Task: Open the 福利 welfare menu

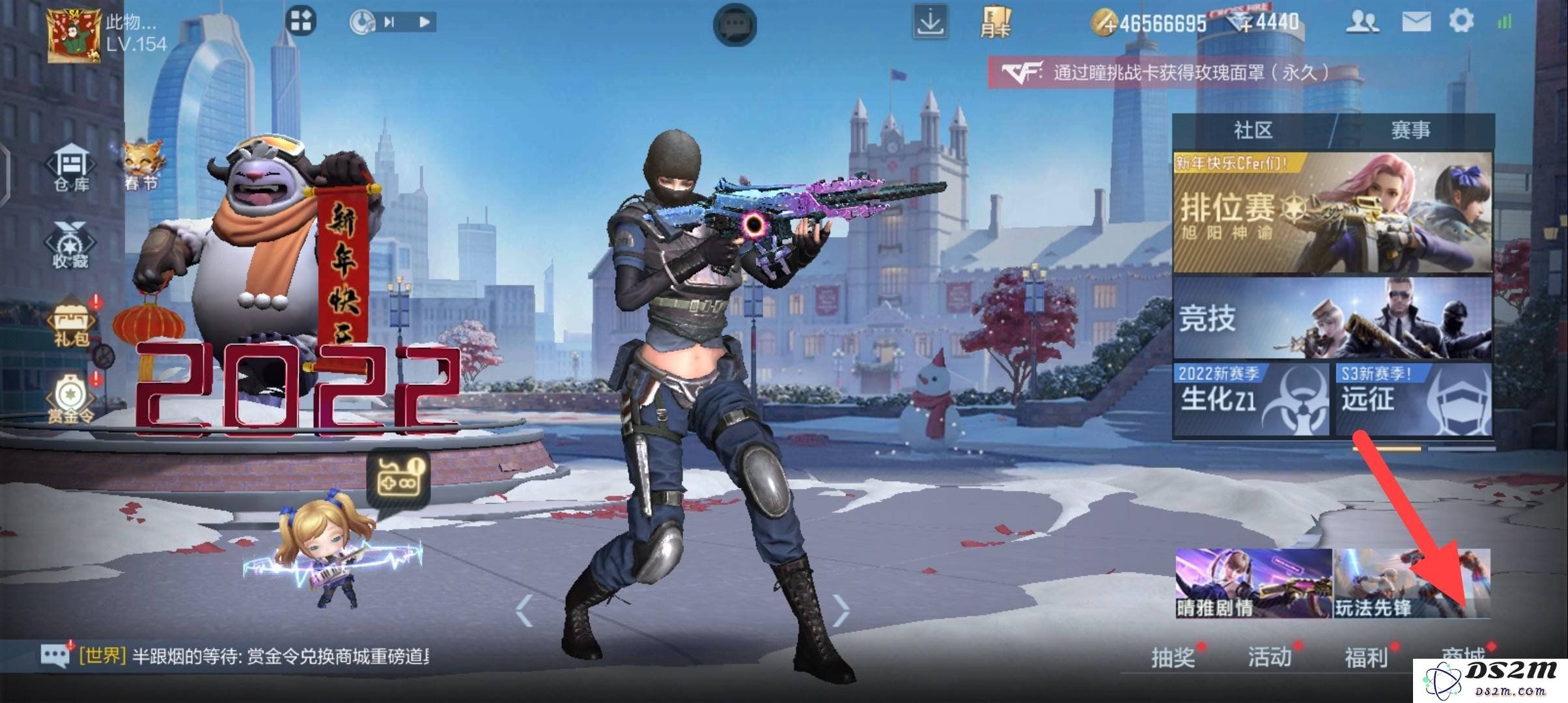Action: tap(1366, 657)
